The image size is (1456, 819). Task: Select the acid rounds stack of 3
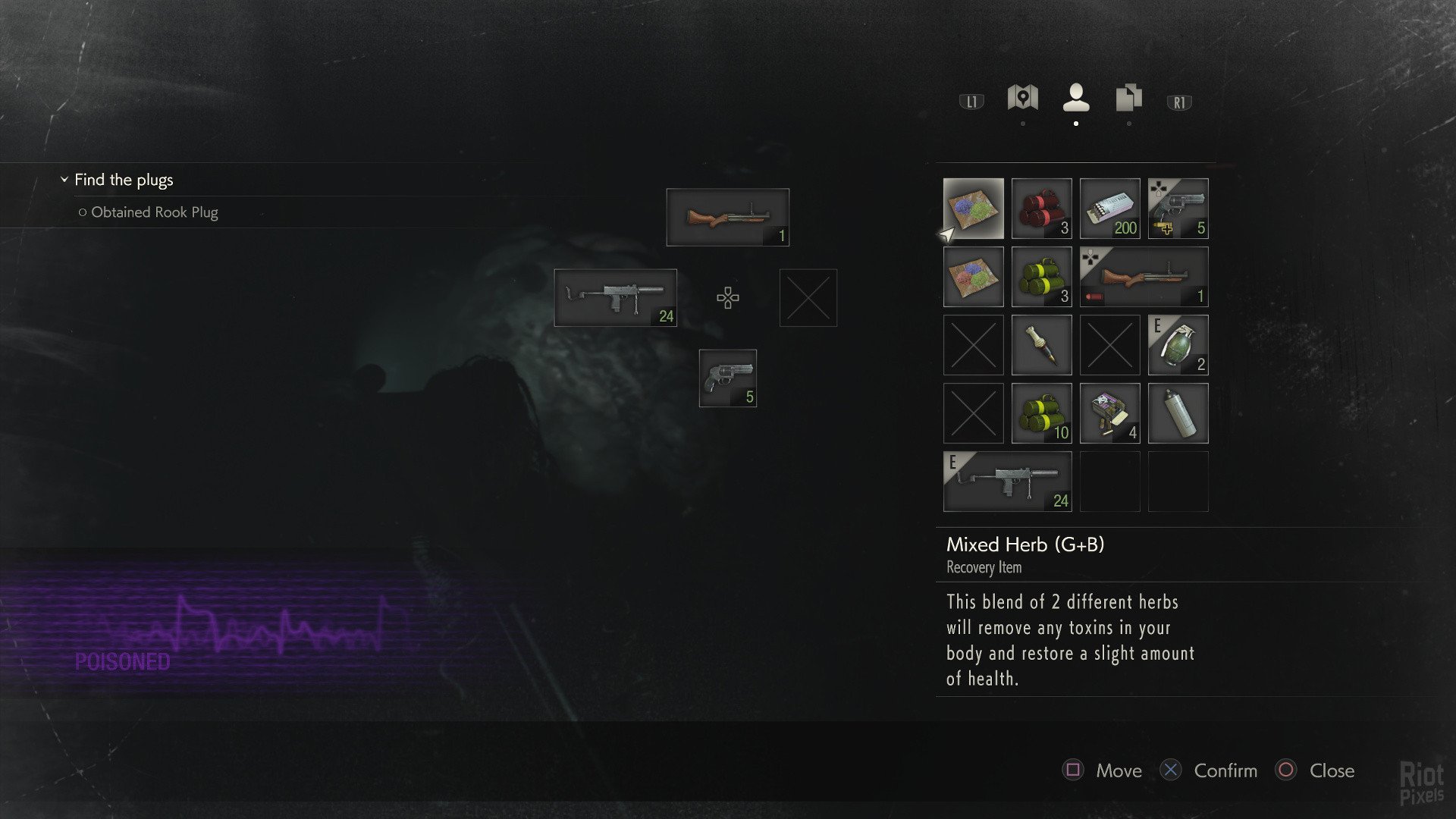(1041, 277)
